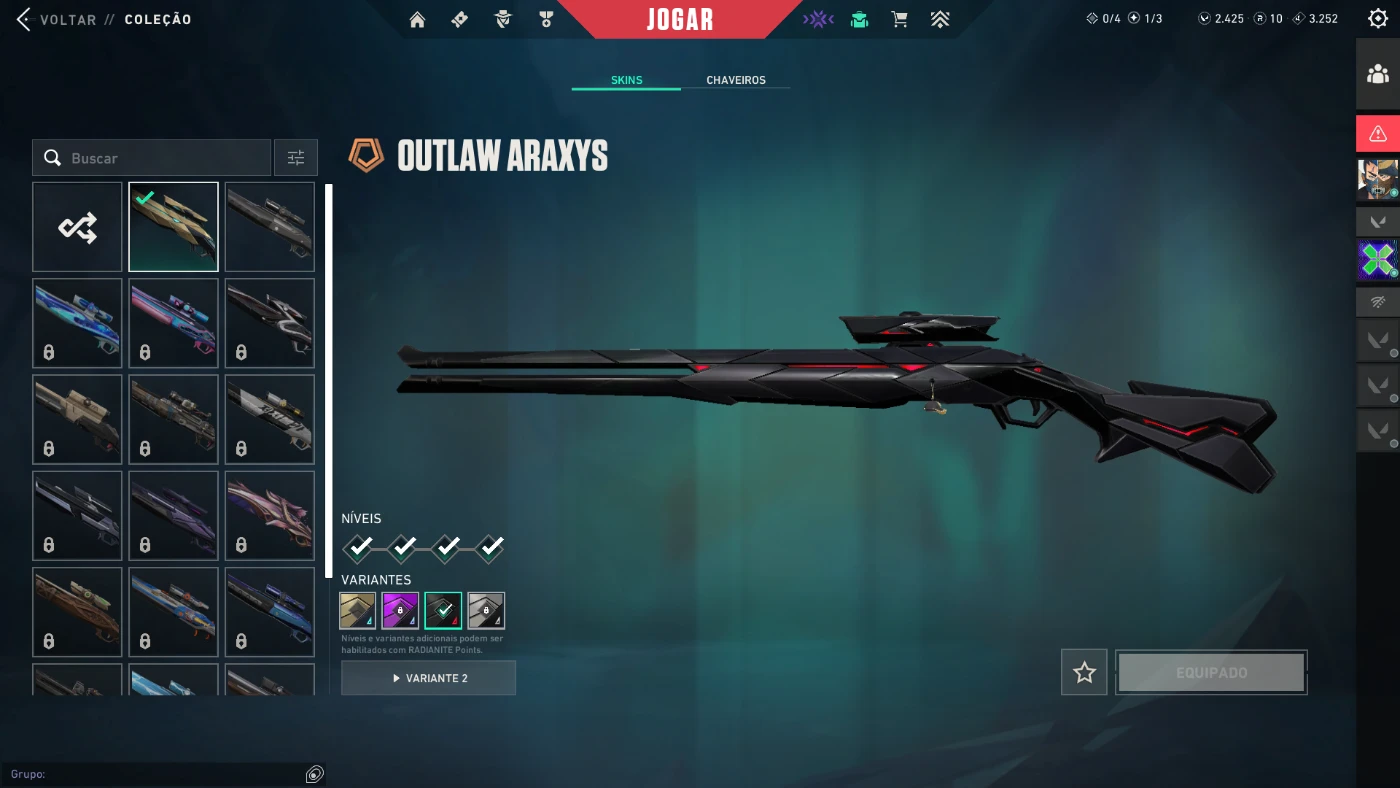This screenshot has width=1400, height=788.
Task: Open the skin filter options button
Action: coord(296,158)
